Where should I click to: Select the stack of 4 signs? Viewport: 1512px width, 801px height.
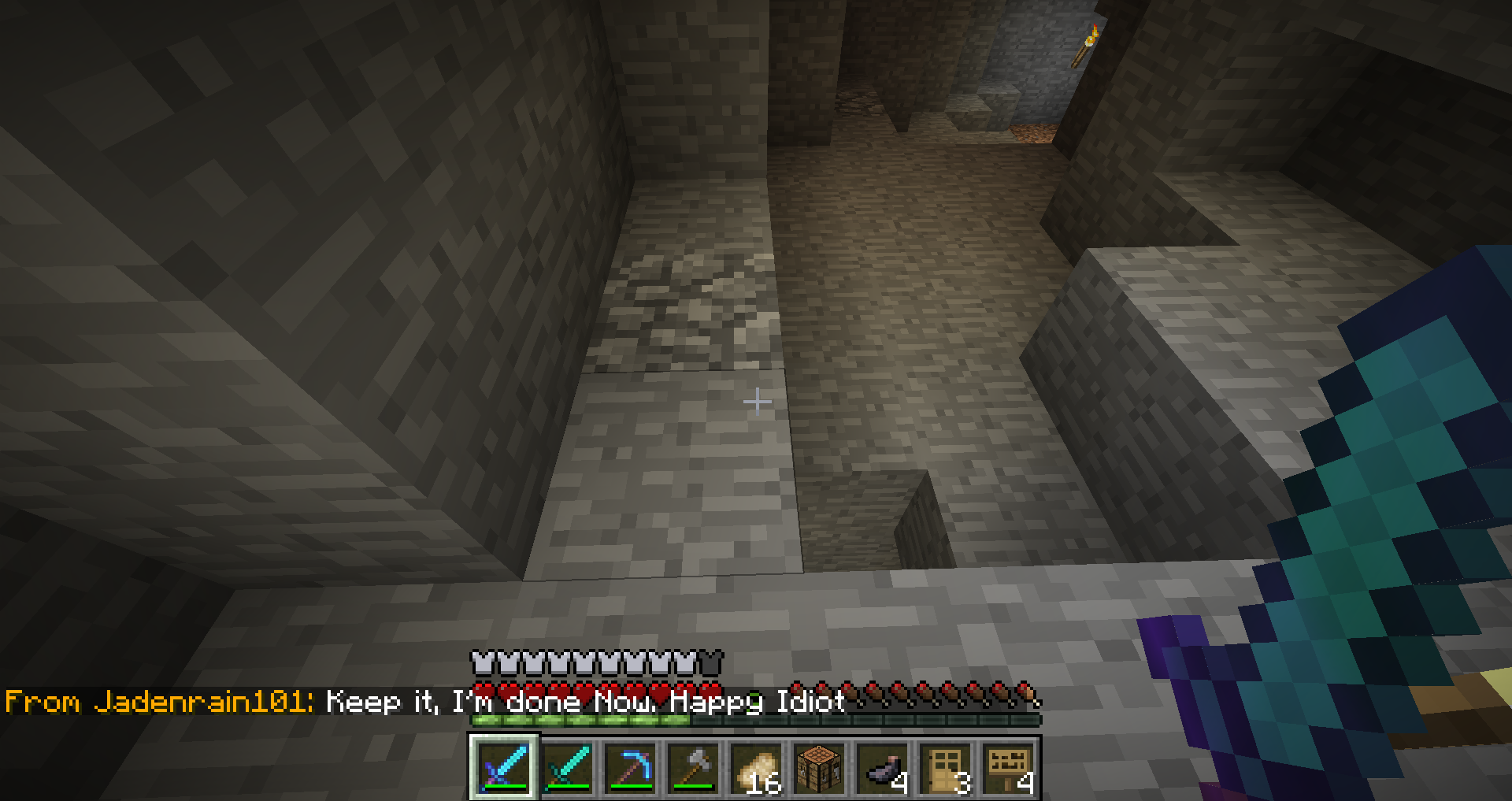click(x=1008, y=767)
